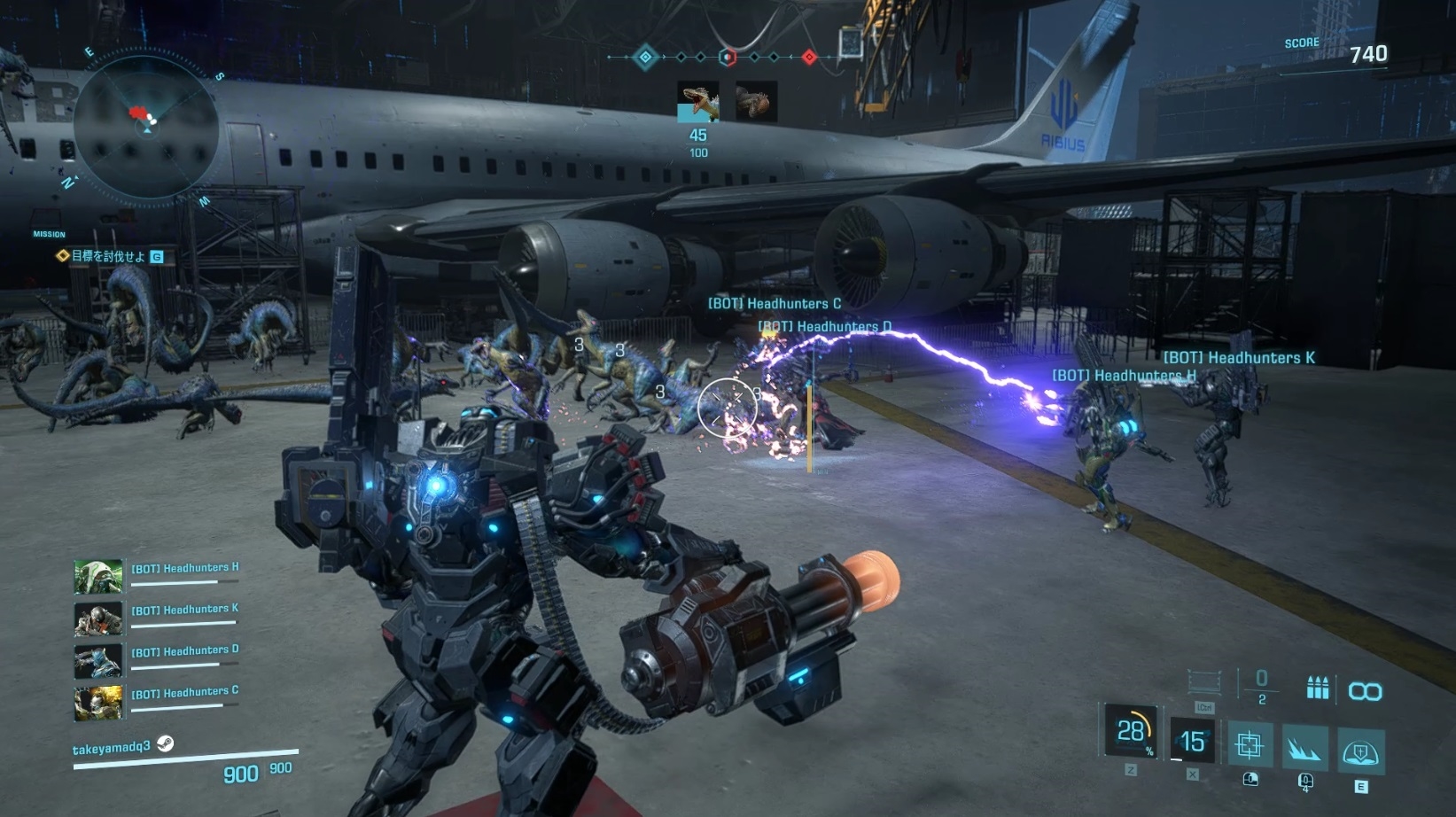Click the ability slot showing cooldown 15
The height and width of the screenshot is (817, 1456).
point(1192,741)
